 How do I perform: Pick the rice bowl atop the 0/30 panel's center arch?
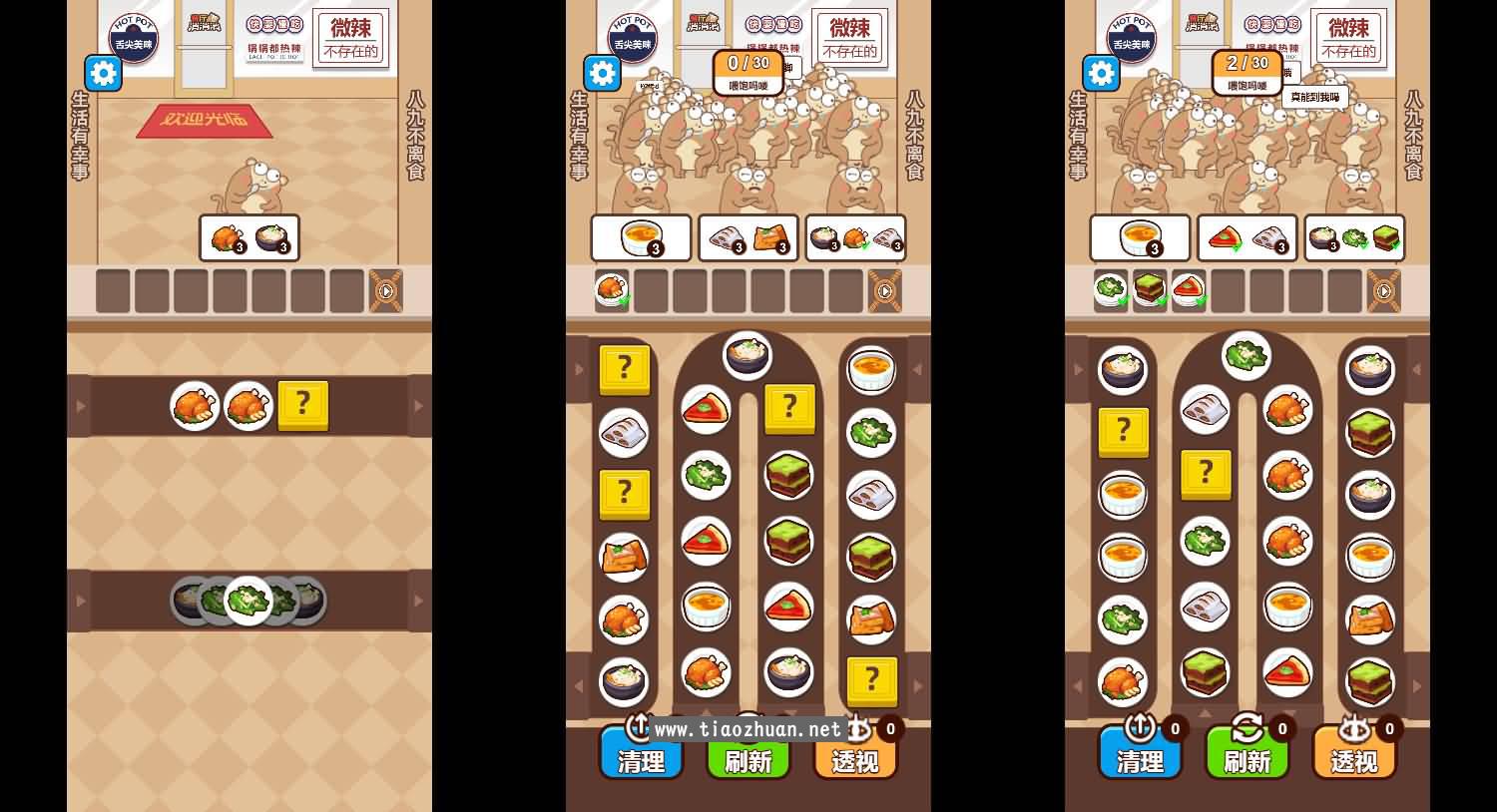click(748, 354)
